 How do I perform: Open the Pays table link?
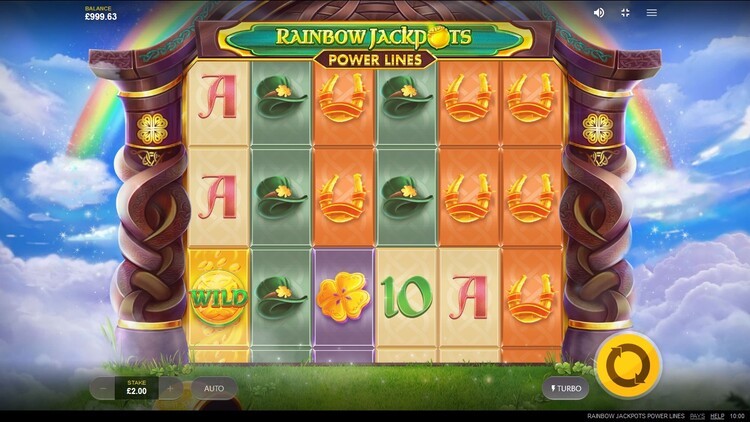(697, 416)
